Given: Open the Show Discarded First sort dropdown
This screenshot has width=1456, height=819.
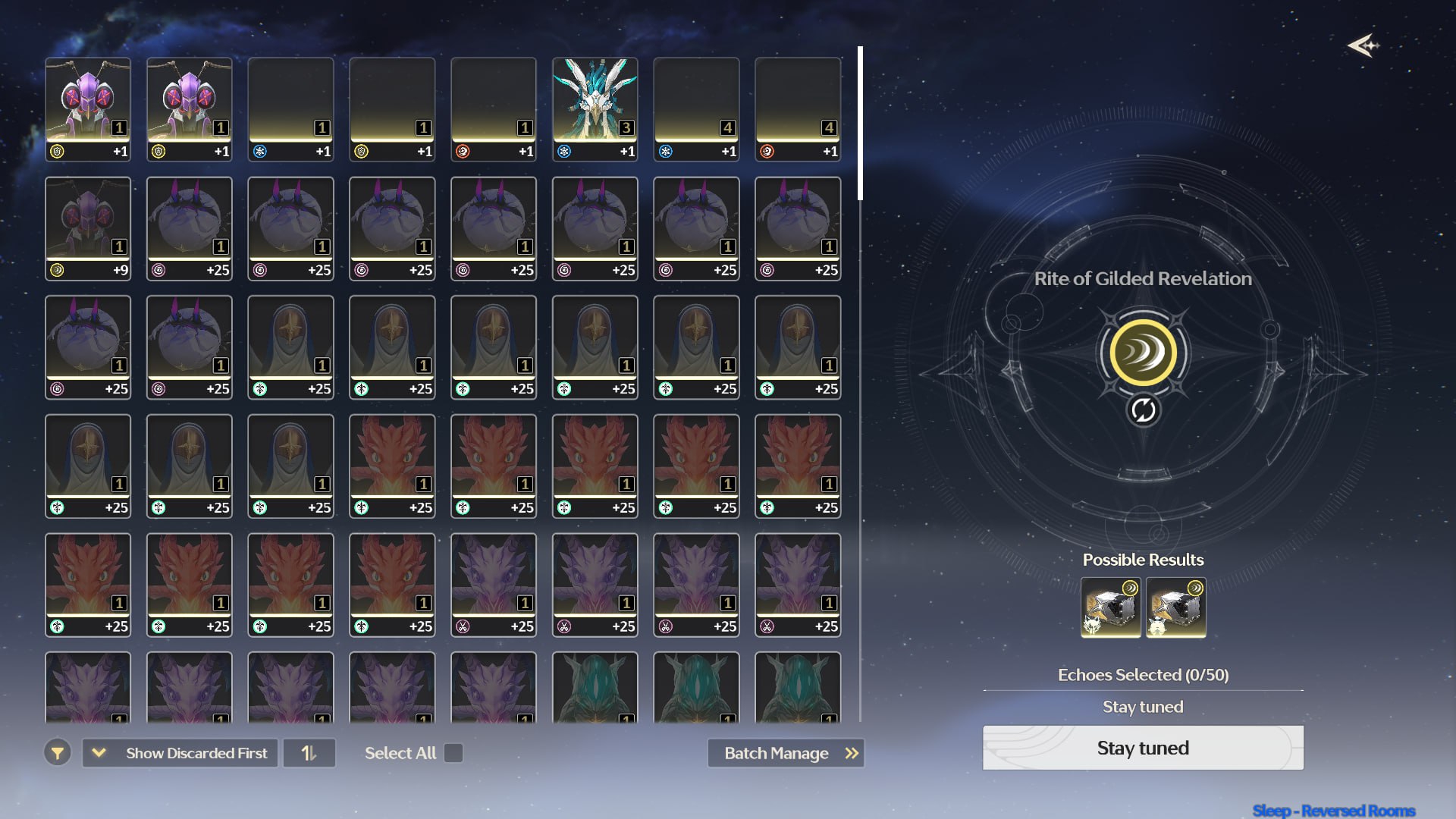Looking at the screenshot, I should pos(180,753).
